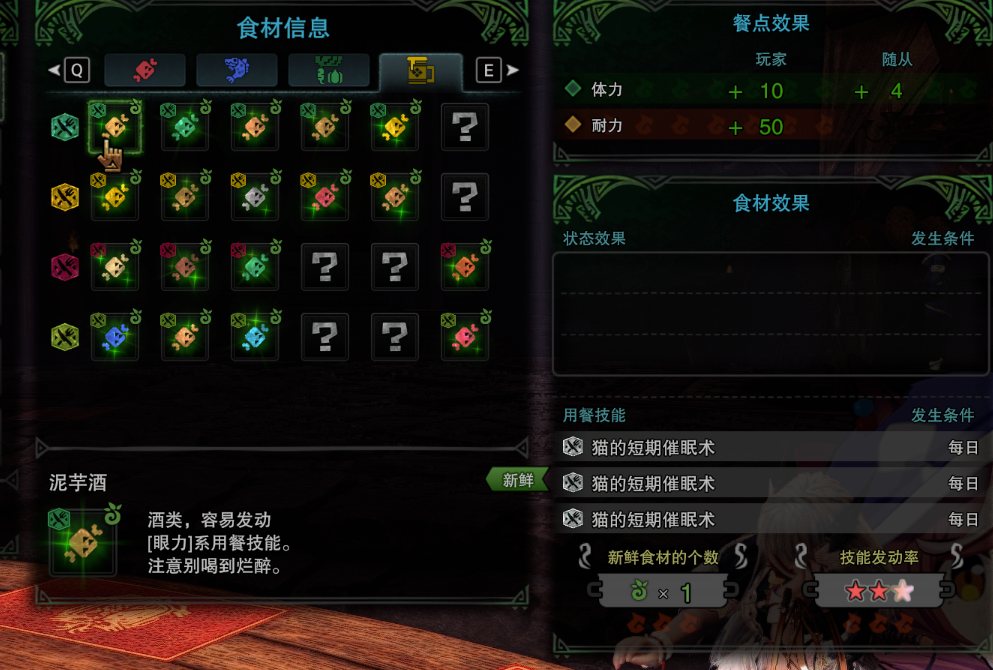This screenshot has width=993, height=670.
Task: Select the yellow beer mug drinks tab
Action: pyautogui.click(x=420, y=70)
